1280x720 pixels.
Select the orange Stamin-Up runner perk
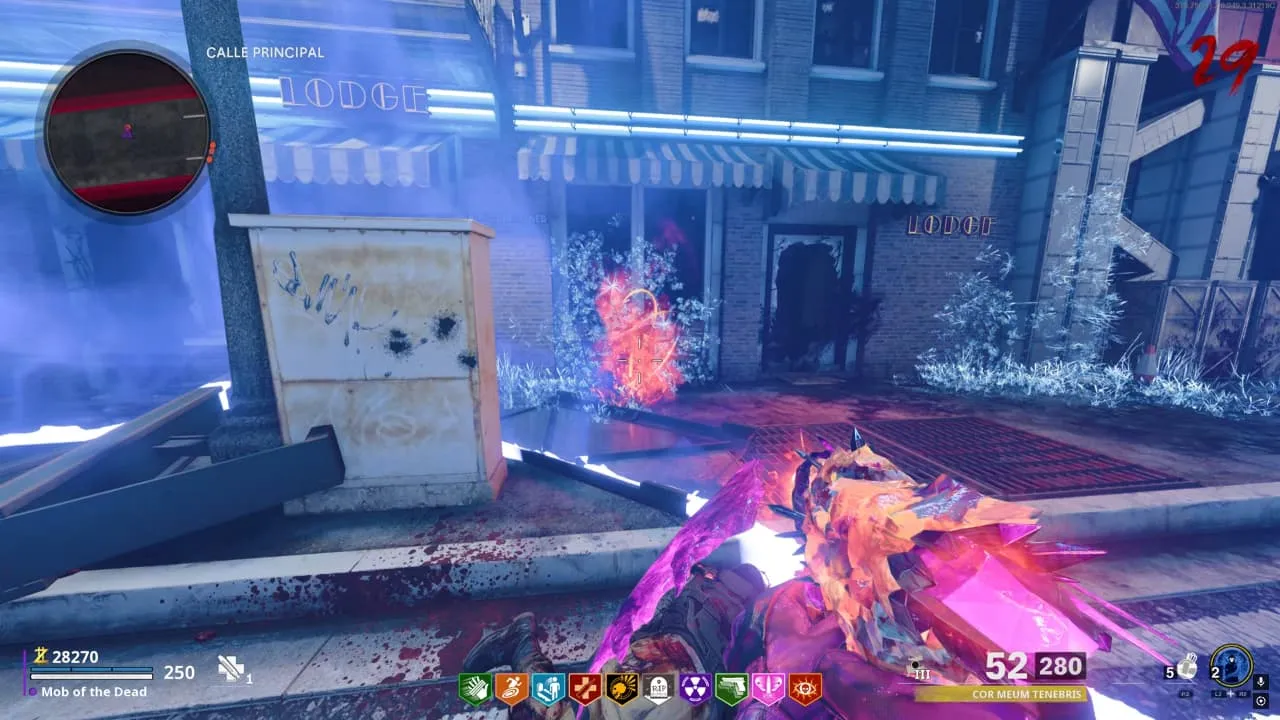pyautogui.click(x=511, y=688)
